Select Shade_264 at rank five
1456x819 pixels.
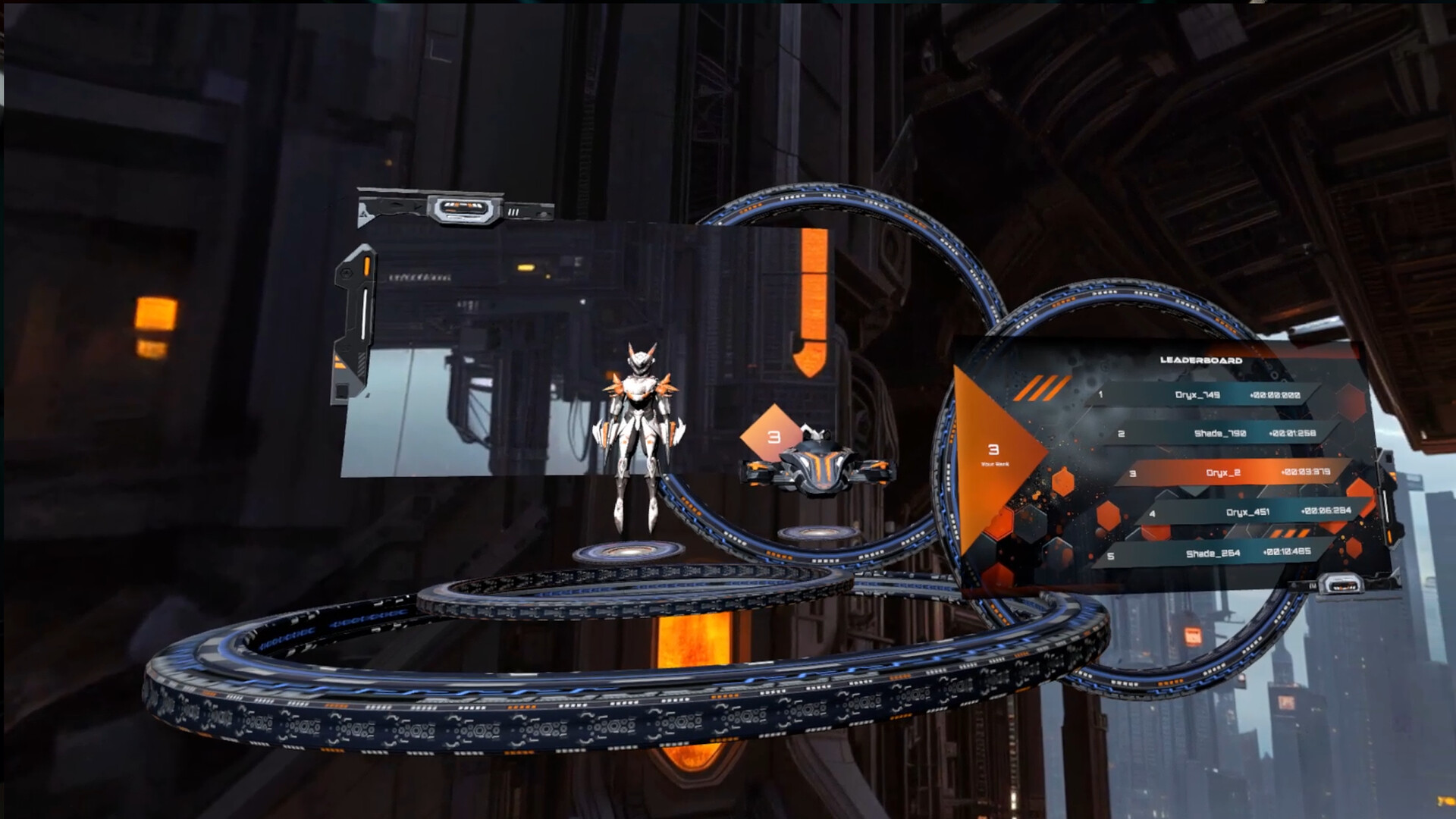click(x=1213, y=554)
